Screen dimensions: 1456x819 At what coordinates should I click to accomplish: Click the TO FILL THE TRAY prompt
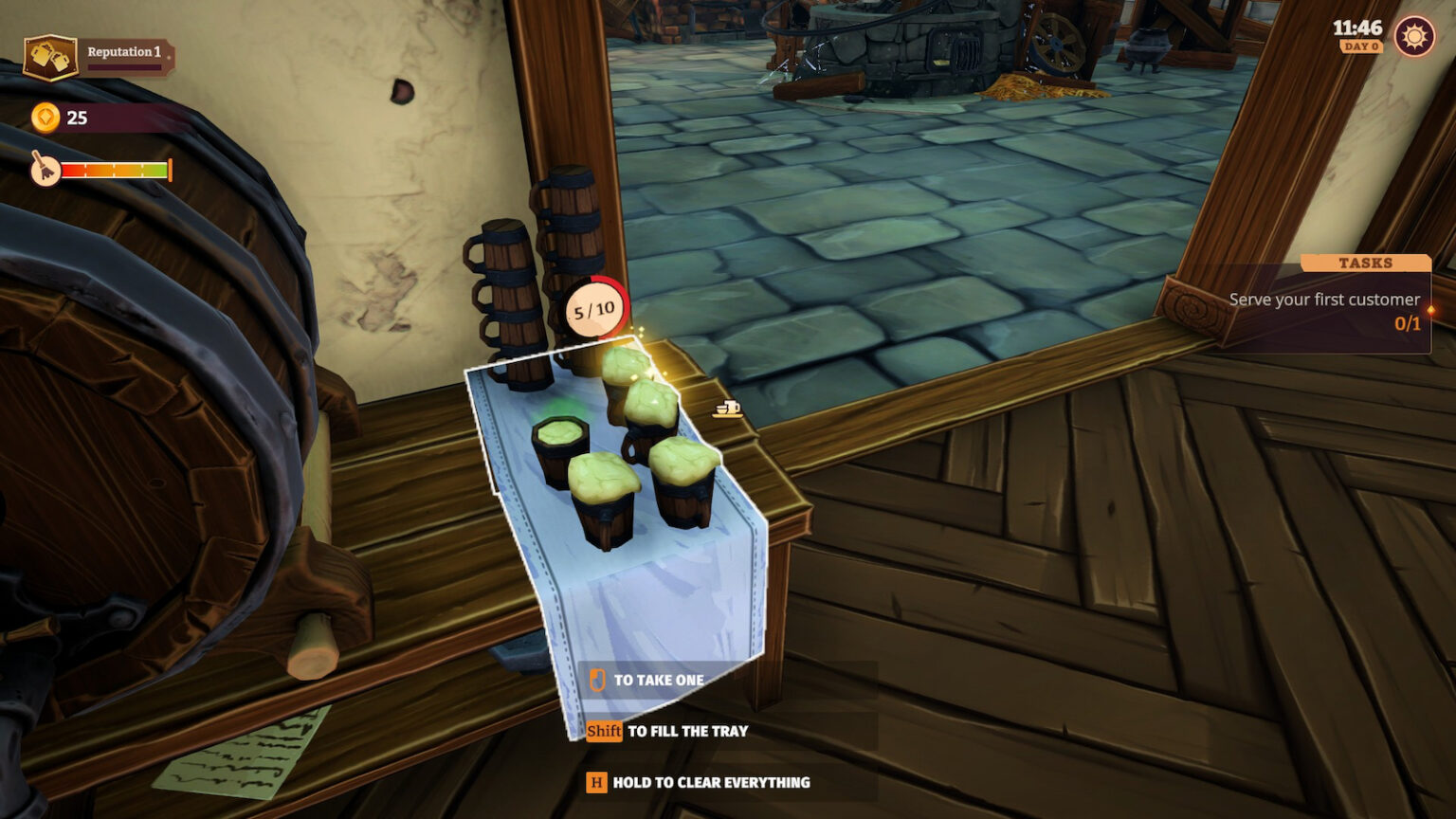[x=686, y=731]
